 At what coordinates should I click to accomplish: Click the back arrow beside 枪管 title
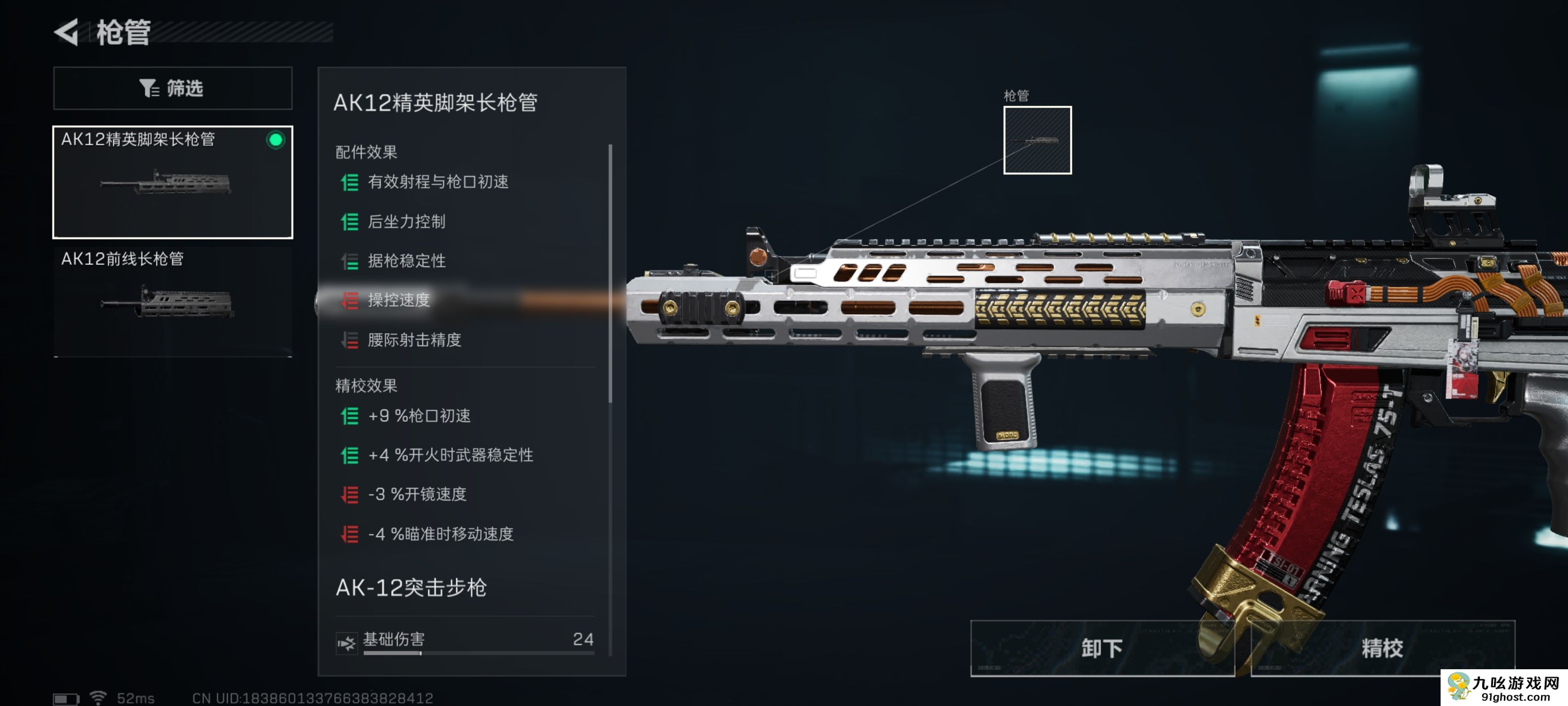(x=69, y=33)
